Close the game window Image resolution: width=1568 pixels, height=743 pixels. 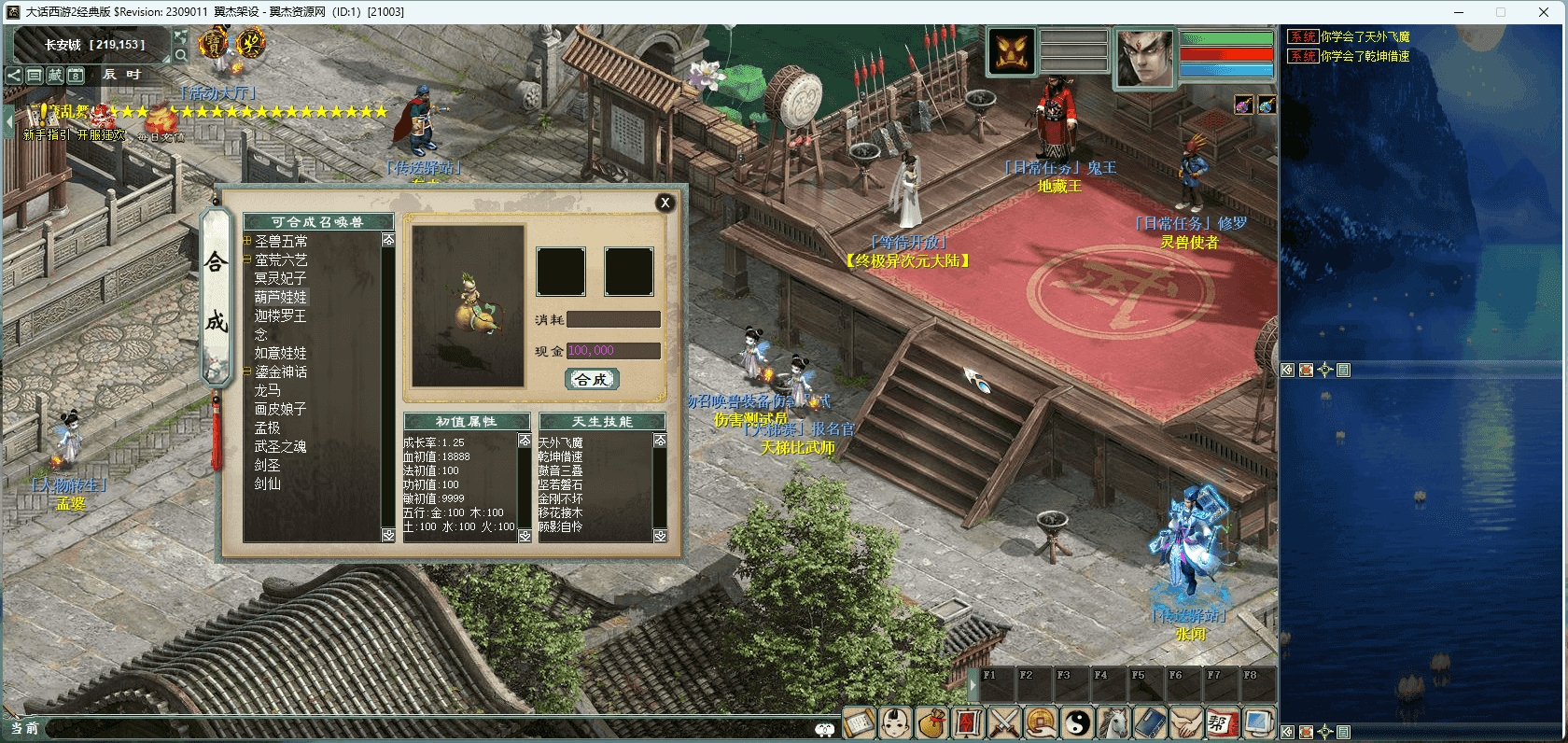coord(1544,12)
